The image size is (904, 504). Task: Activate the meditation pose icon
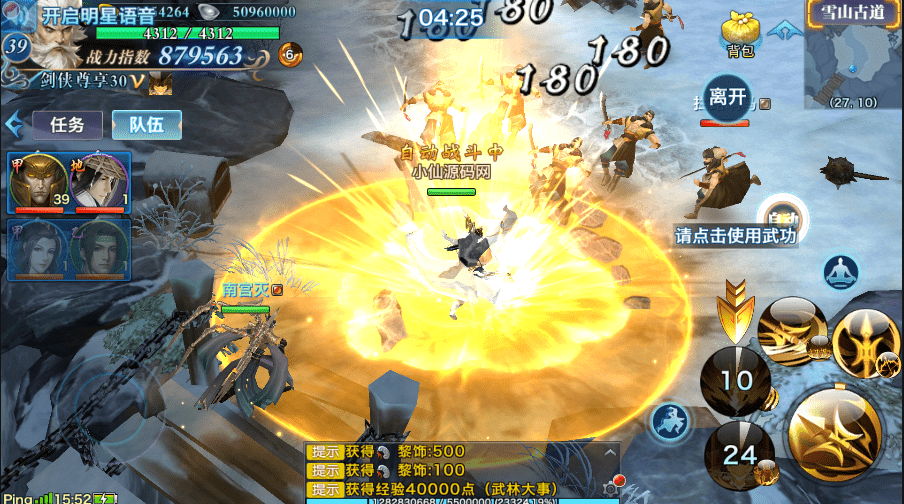click(842, 272)
